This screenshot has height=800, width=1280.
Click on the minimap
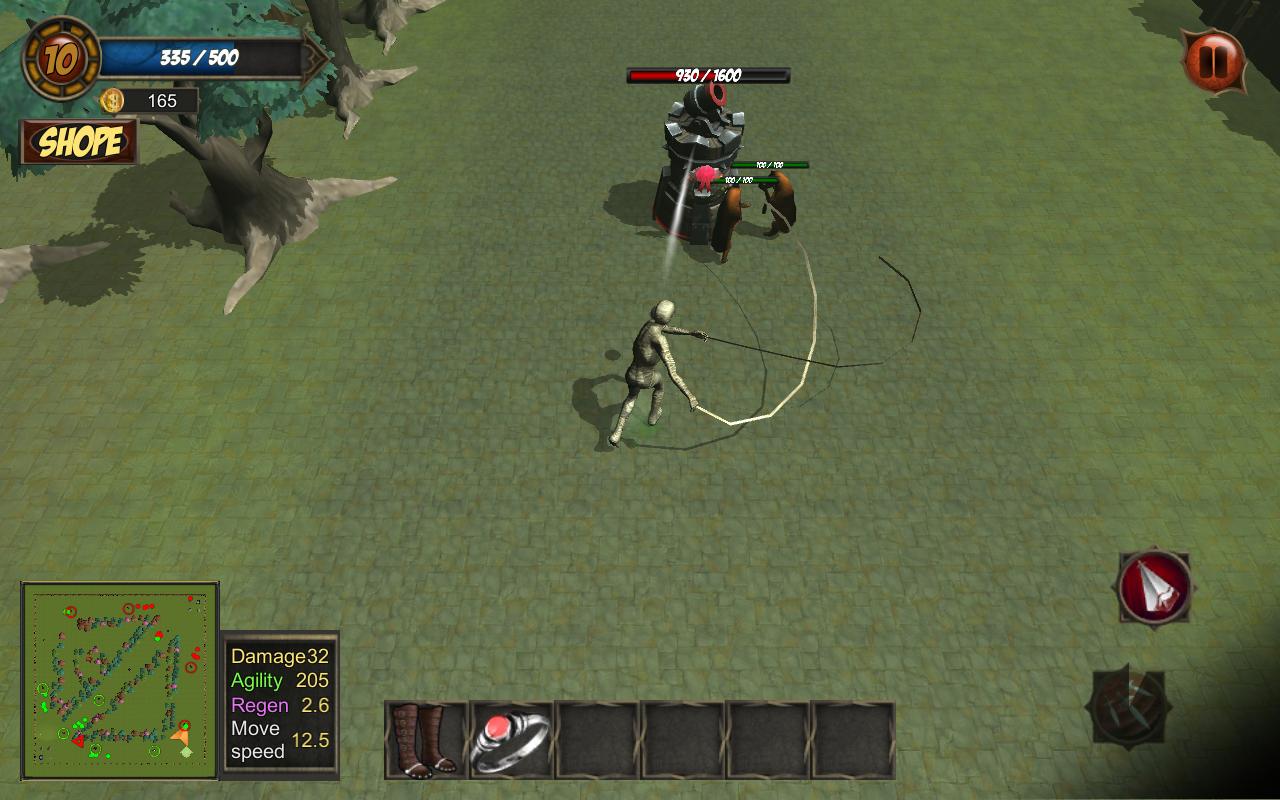pyautogui.click(x=120, y=680)
